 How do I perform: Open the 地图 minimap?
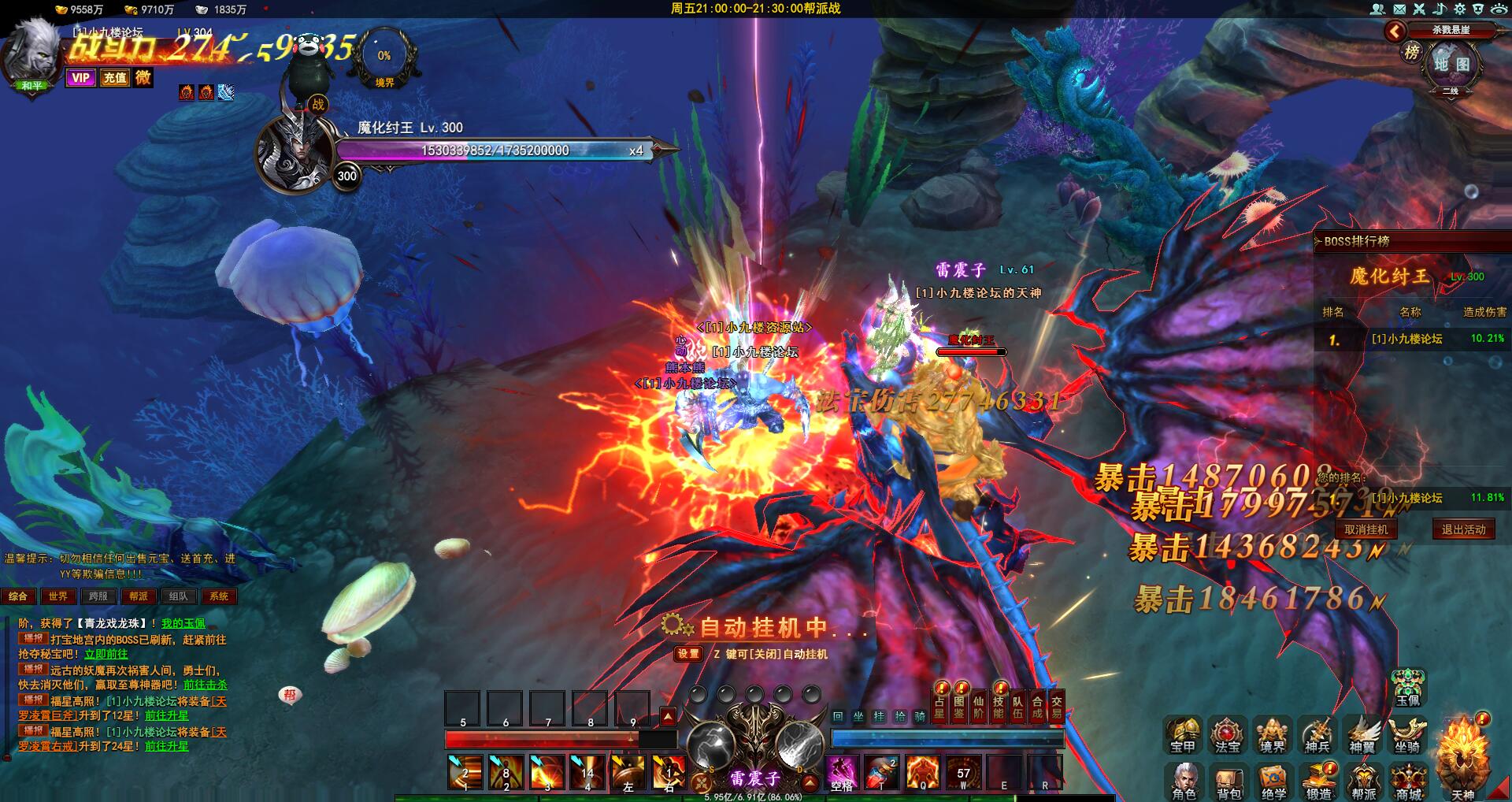pyautogui.click(x=1451, y=65)
